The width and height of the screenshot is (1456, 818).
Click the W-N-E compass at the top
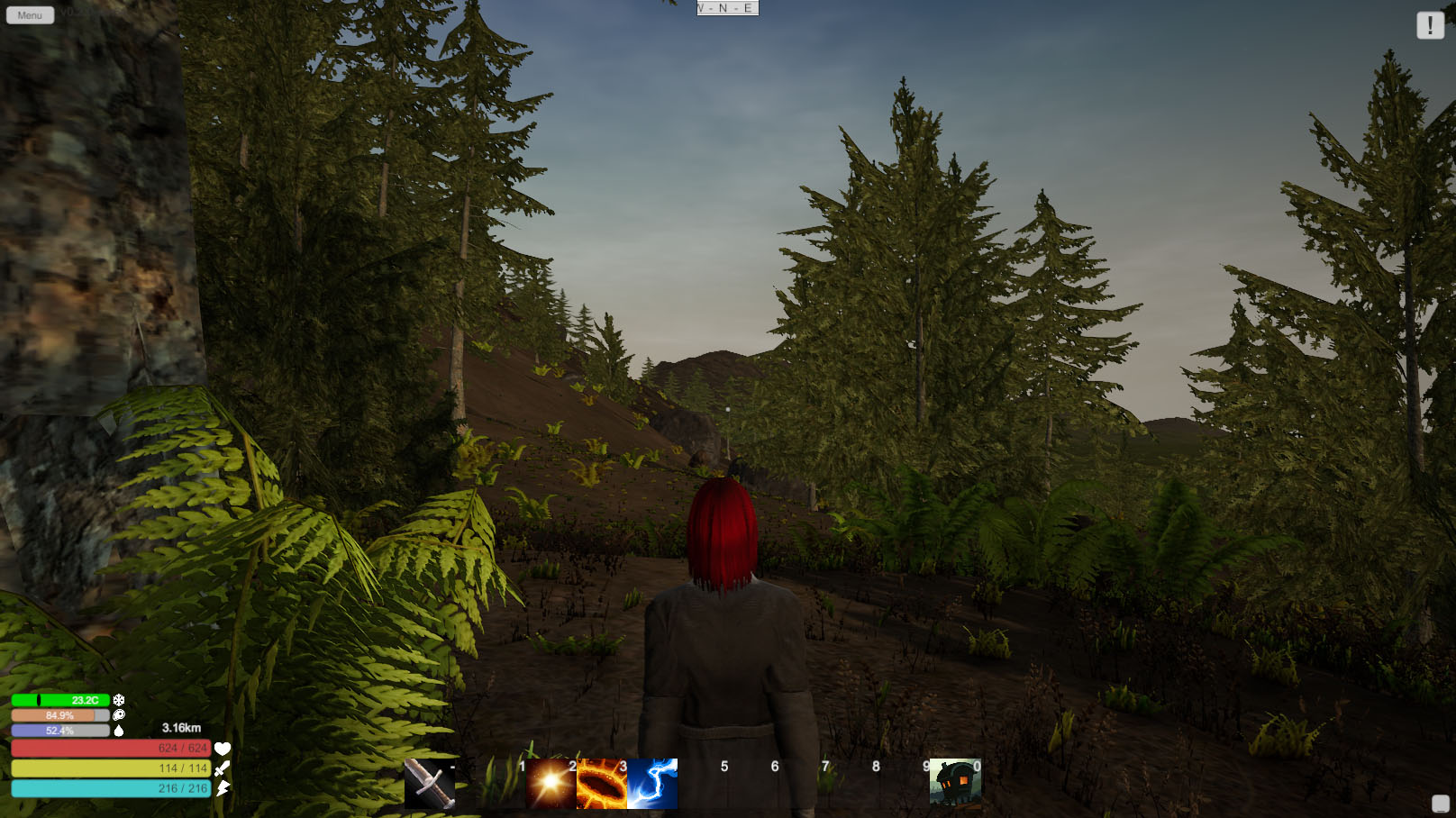tap(726, 7)
